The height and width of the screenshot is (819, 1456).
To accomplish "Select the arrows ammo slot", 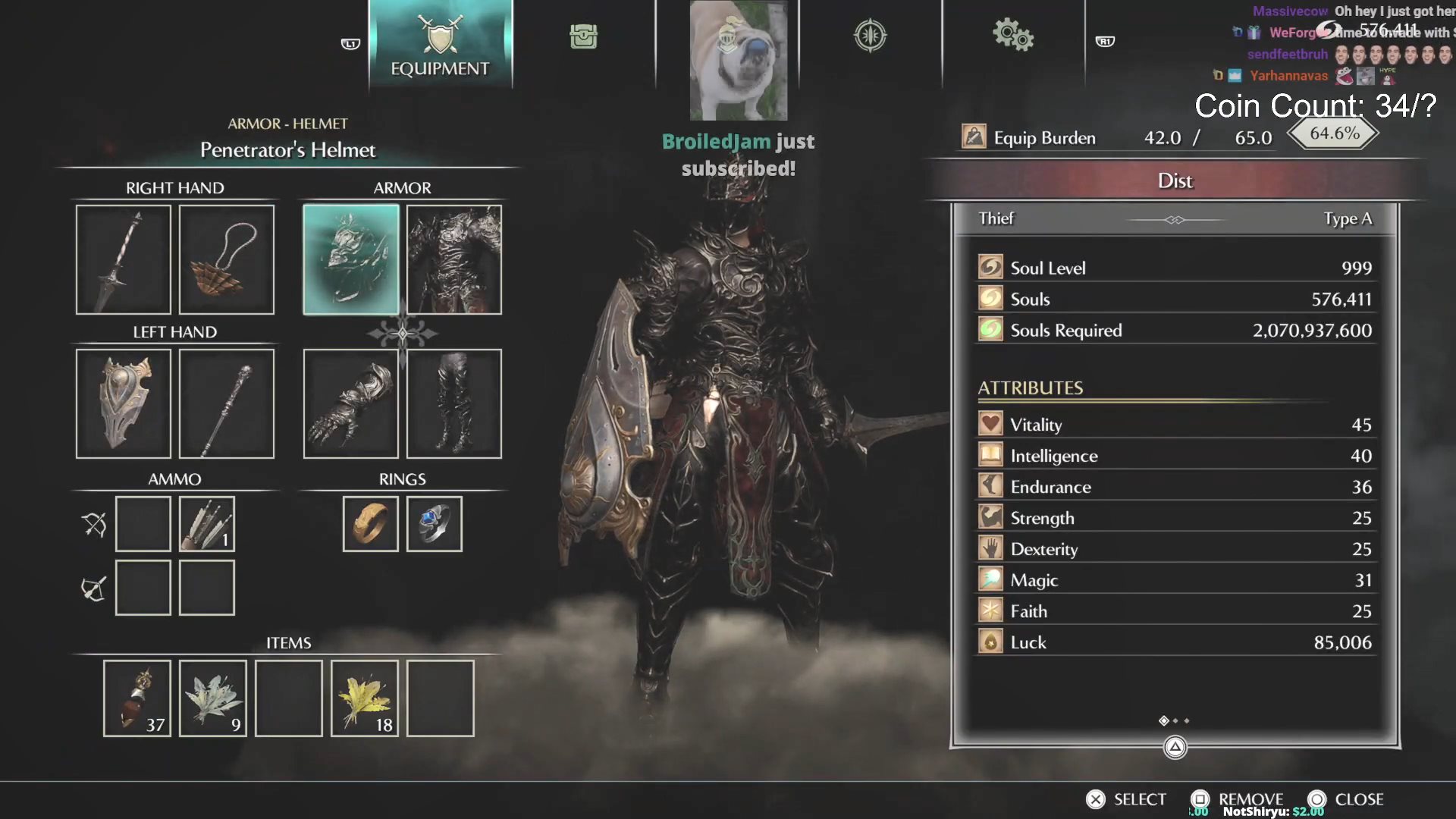I will 206,524.
